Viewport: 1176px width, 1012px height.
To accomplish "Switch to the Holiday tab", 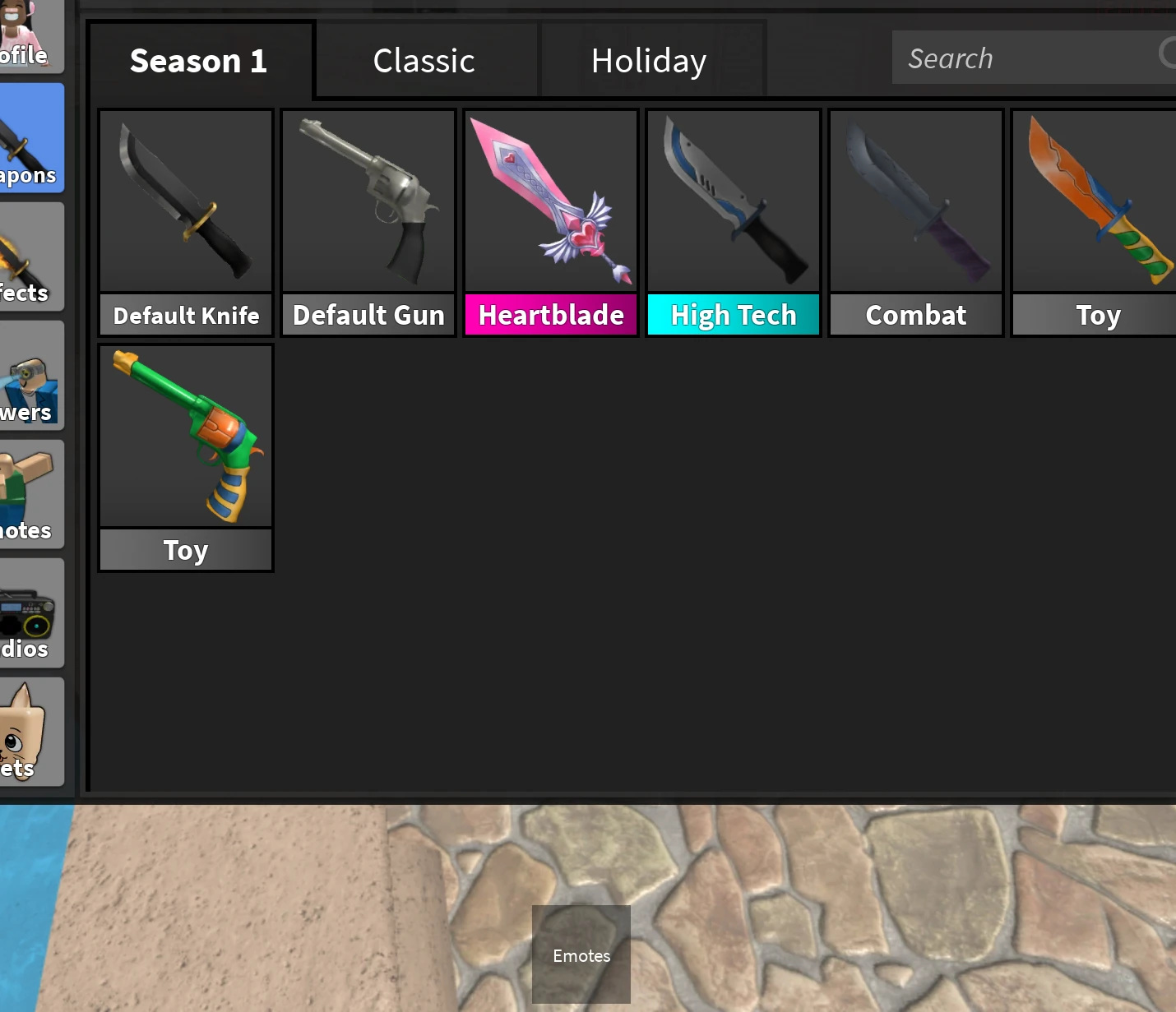I will click(649, 60).
